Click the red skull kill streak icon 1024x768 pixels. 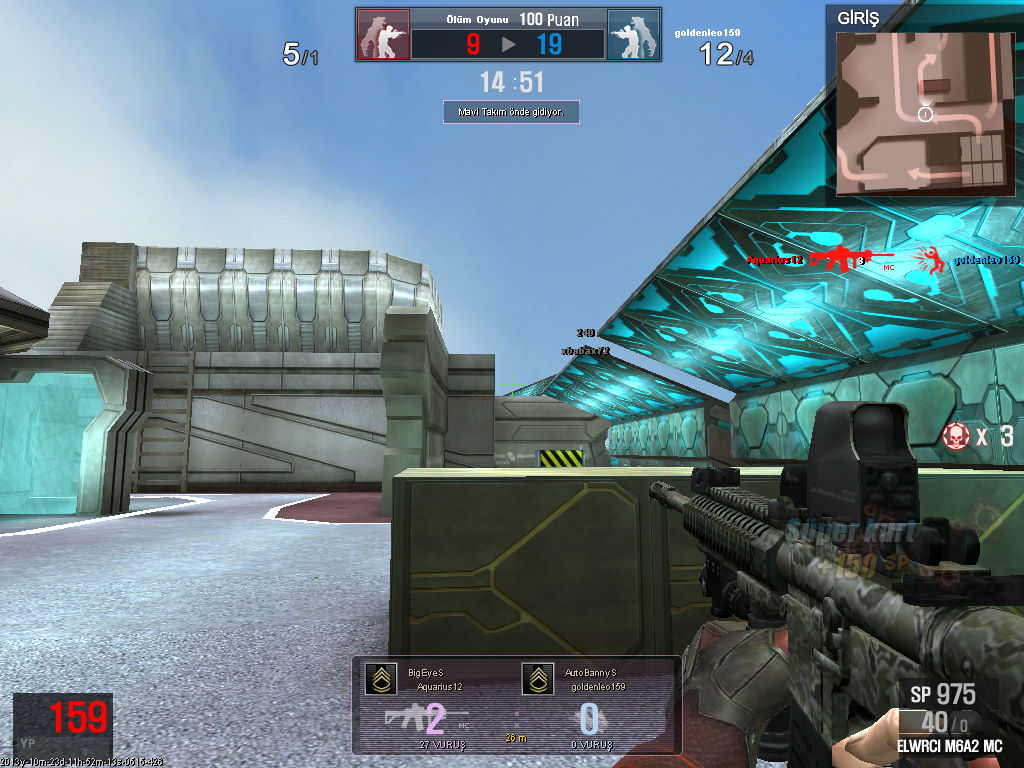click(955, 435)
